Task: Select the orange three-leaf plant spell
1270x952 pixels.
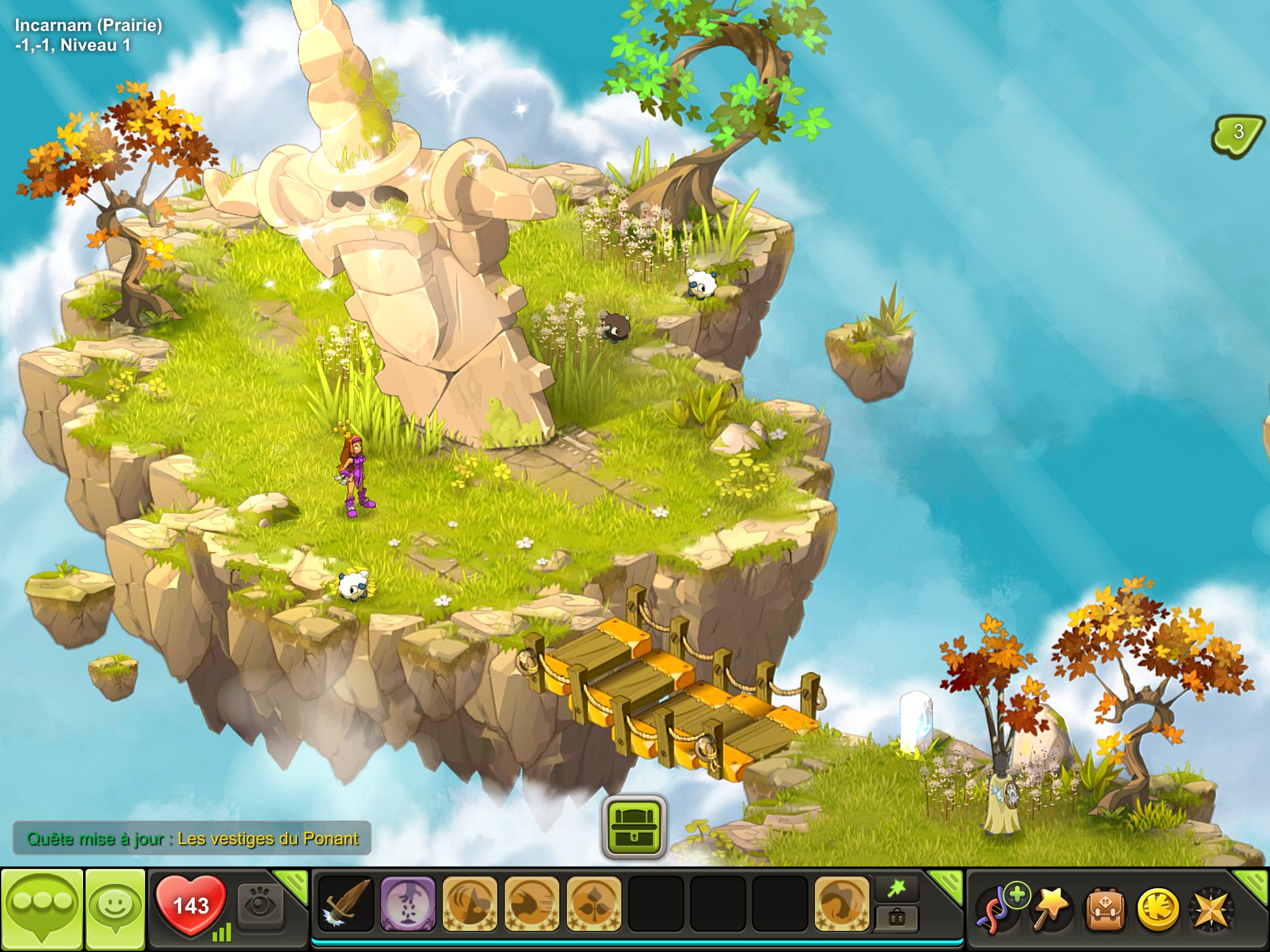Action: 593,904
